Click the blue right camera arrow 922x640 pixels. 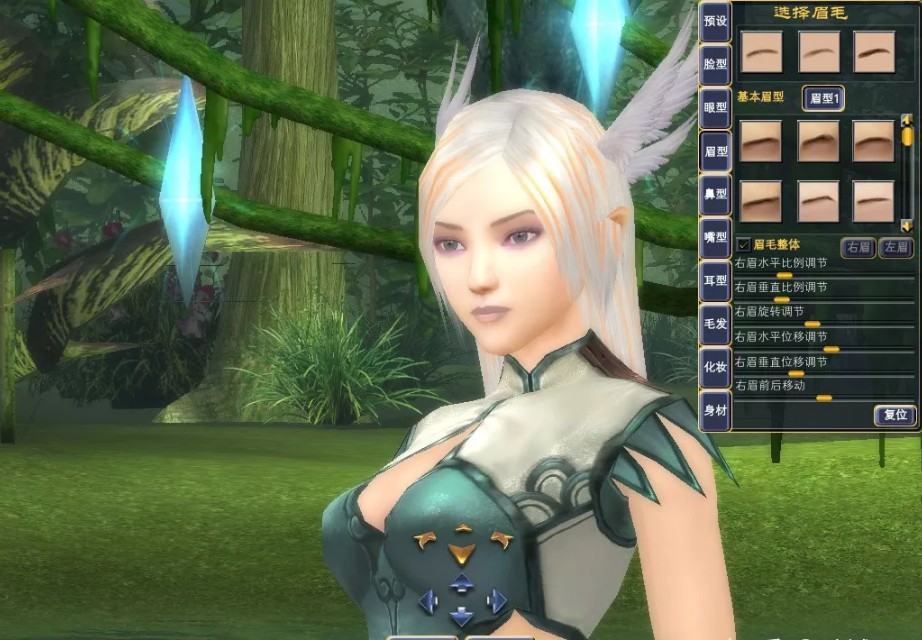496,600
